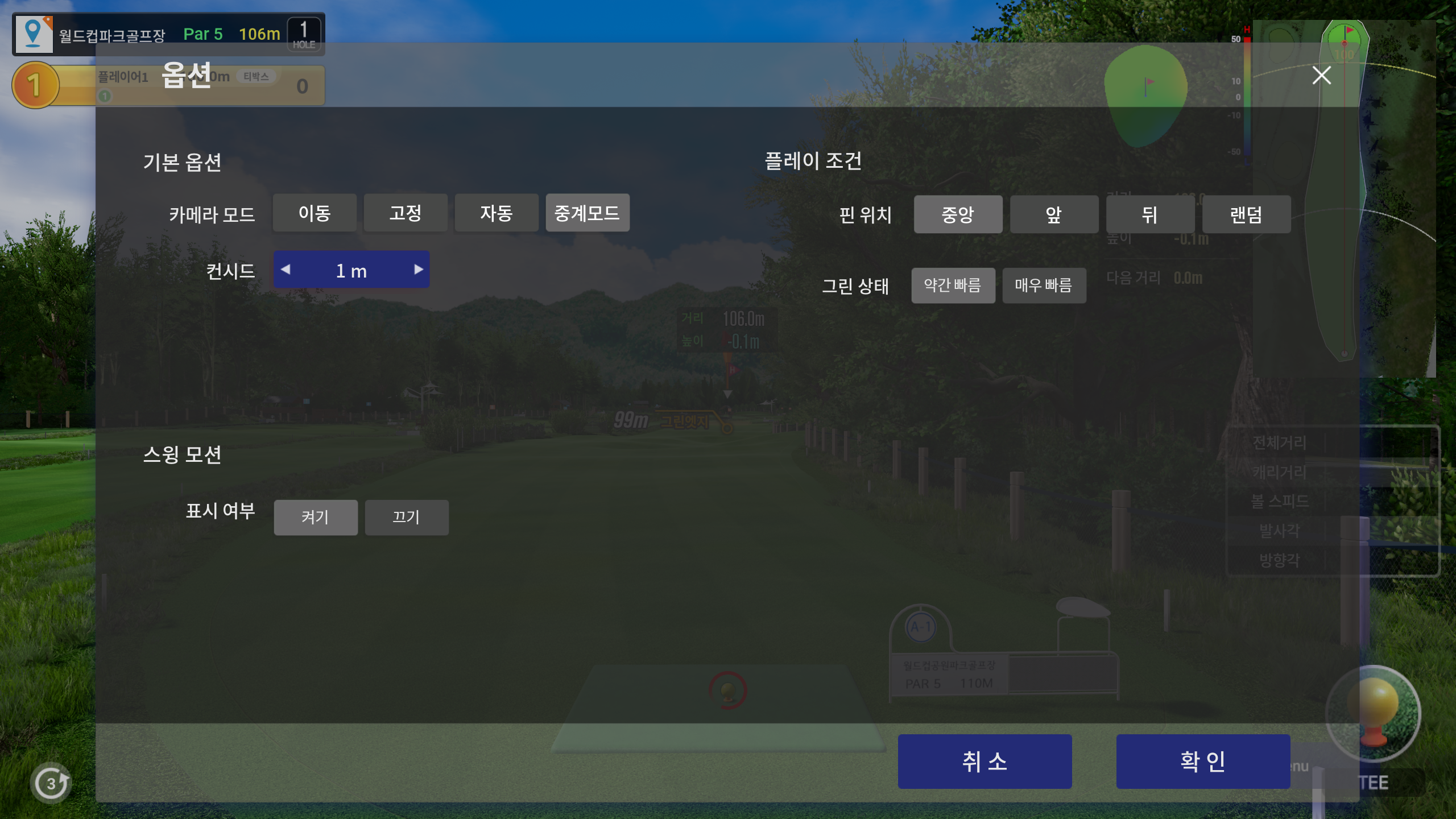This screenshot has height=819, width=1456.
Task: Turn swing motion display off with 끄기
Action: [x=407, y=518]
